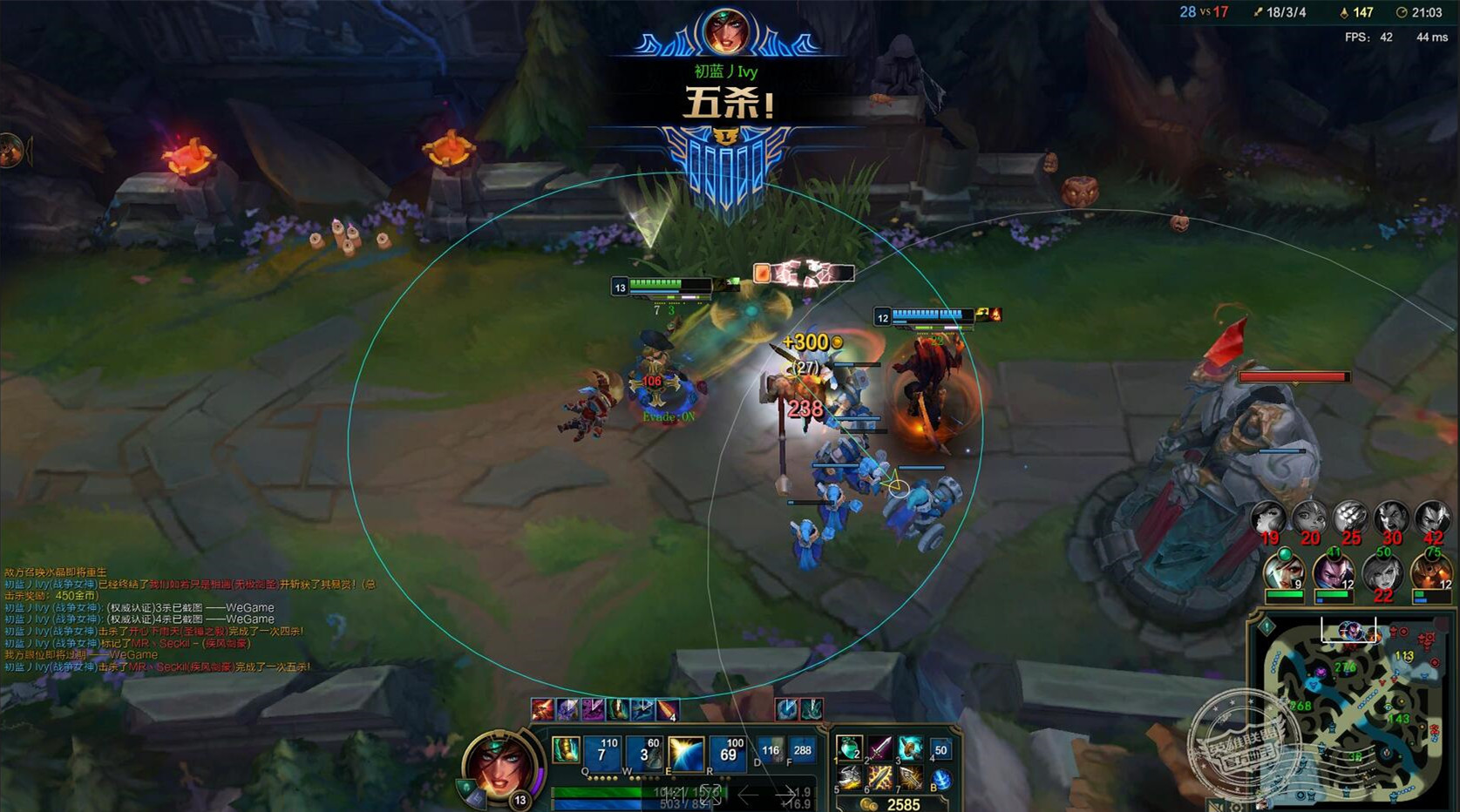Select the F summoner spell at 288
The image size is (1460, 812).
point(802,750)
